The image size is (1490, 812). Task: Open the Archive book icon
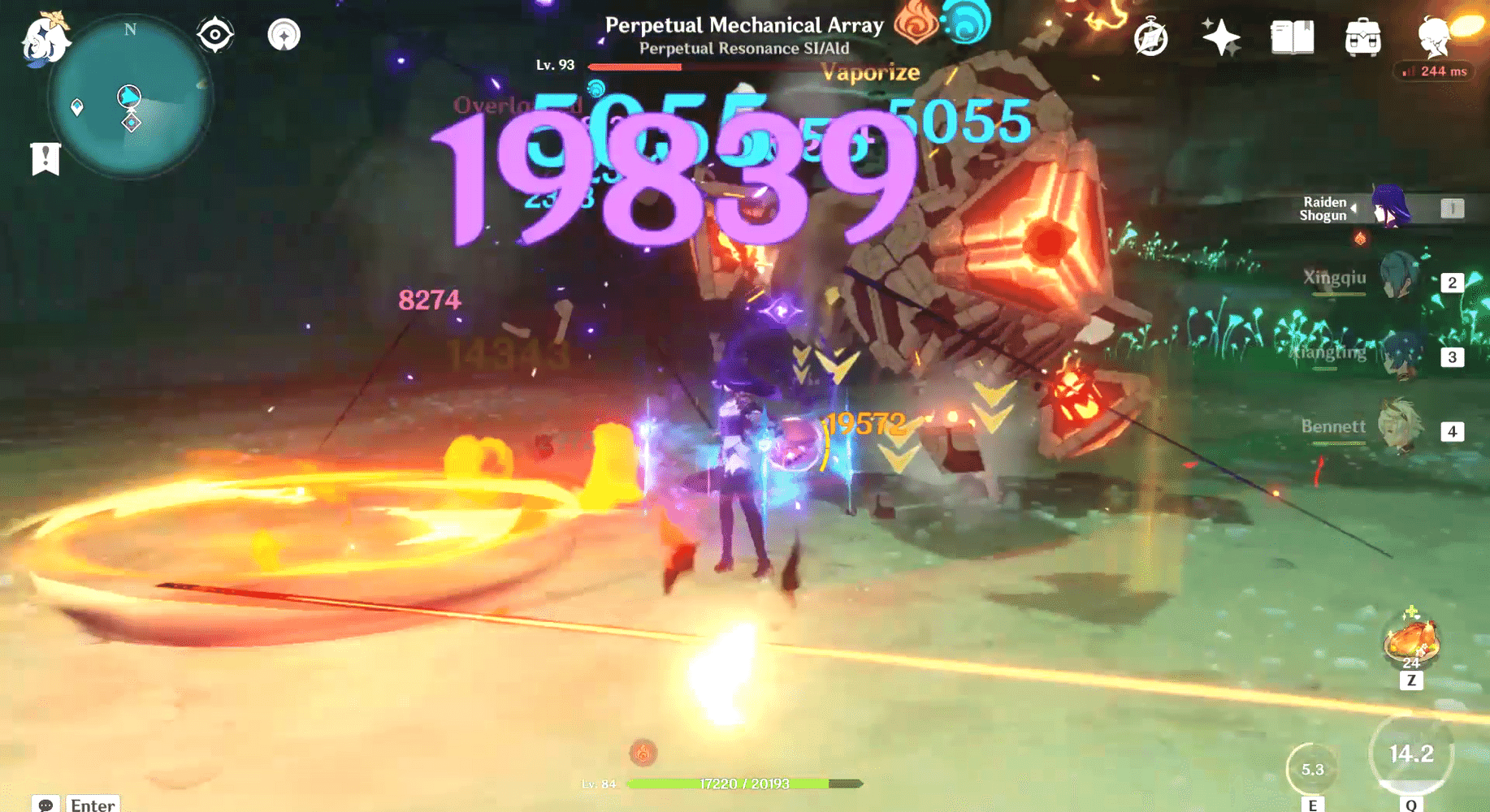(x=1293, y=36)
